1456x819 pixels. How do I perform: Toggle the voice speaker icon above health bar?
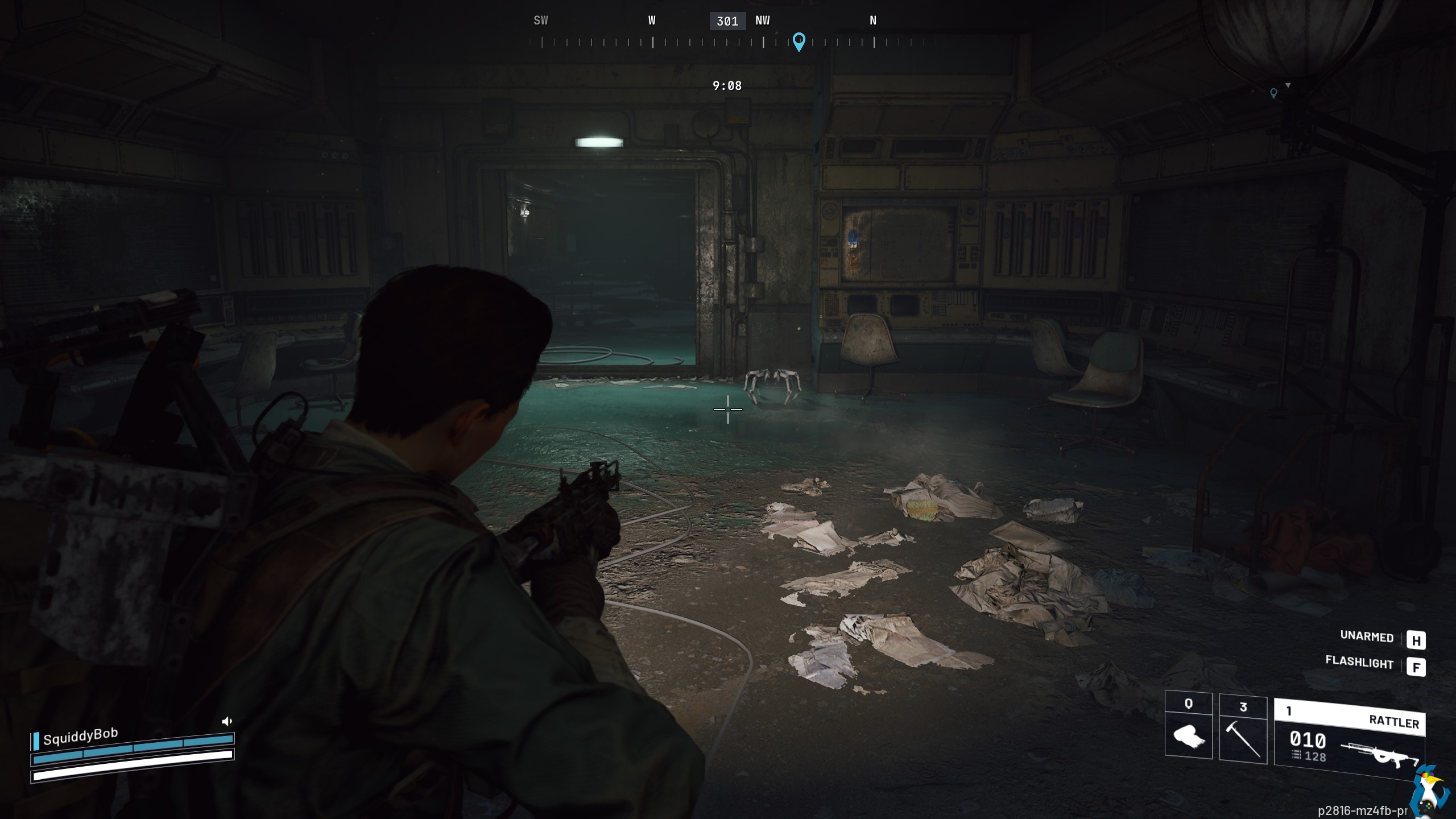click(226, 722)
